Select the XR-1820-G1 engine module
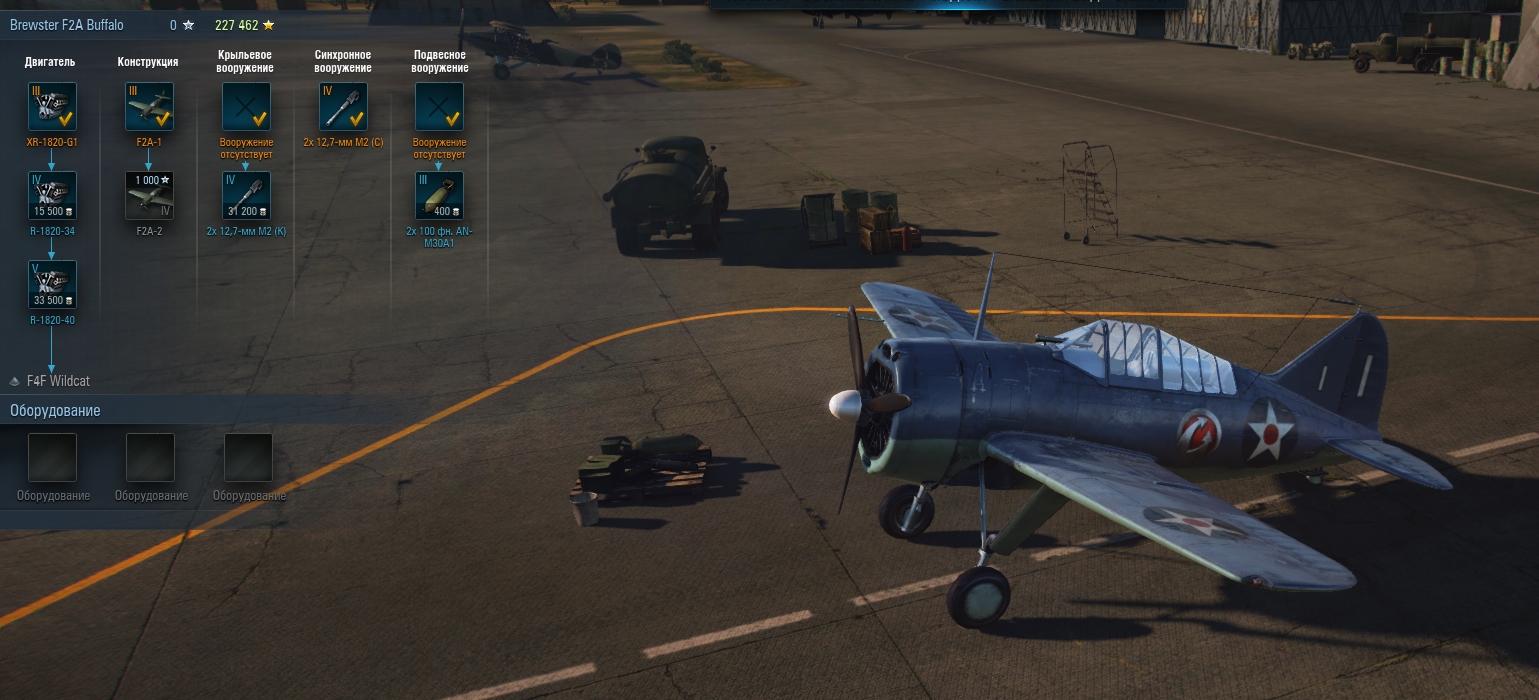1539x700 pixels. pyautogui.click(x=52, y=107)
